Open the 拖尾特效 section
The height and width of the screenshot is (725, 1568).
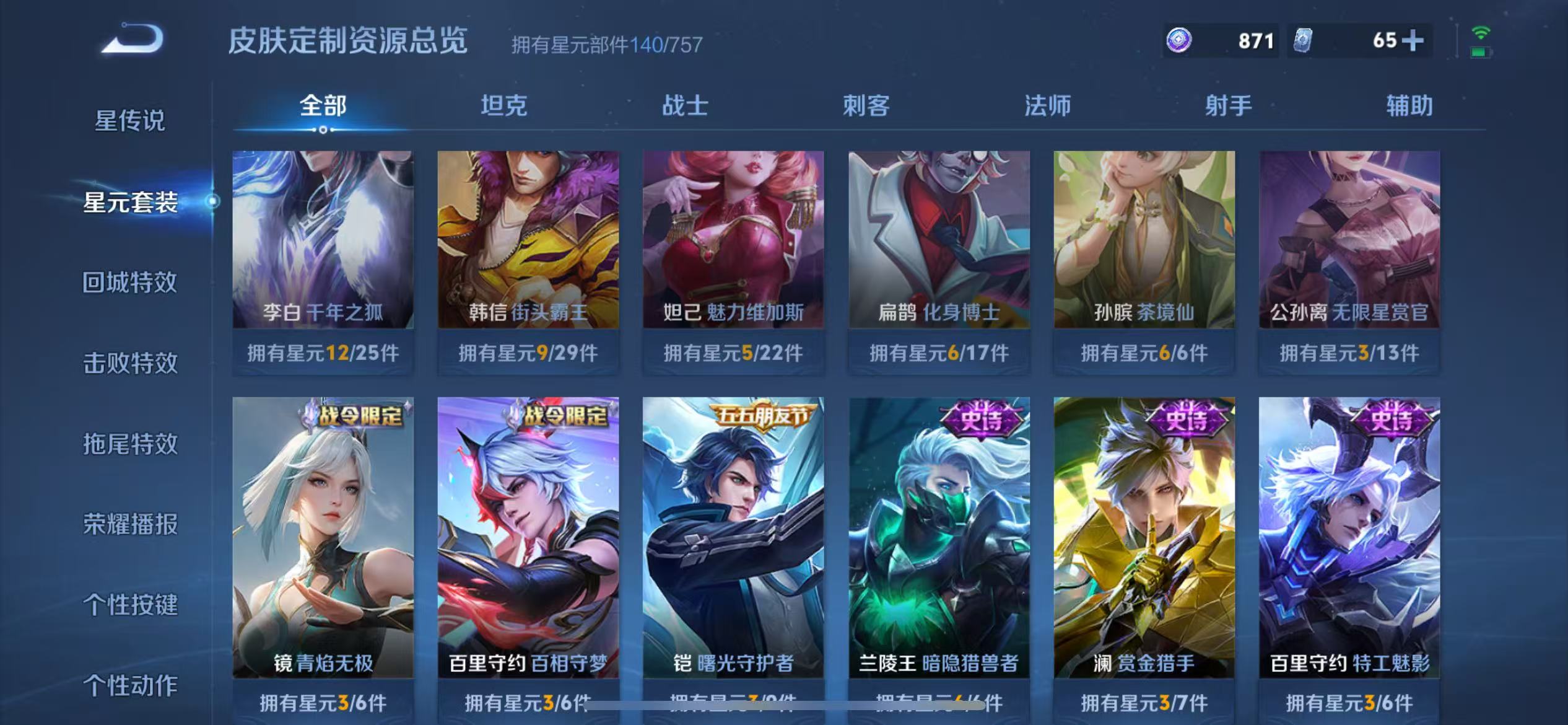[130, 444]
